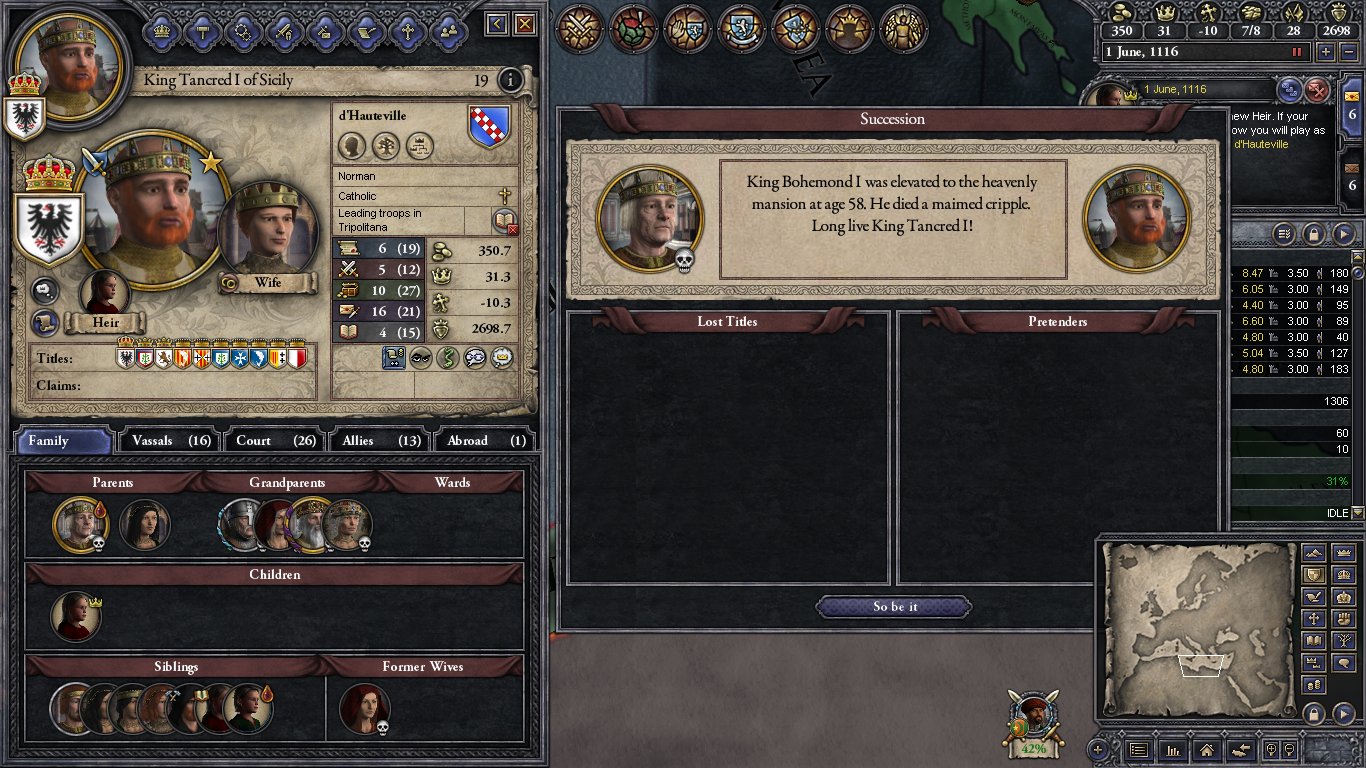Image resolution: width=1366 pixels, height=768 pixels.
Task: Switch to the Vassals tab
Action: tap(167, 440)
